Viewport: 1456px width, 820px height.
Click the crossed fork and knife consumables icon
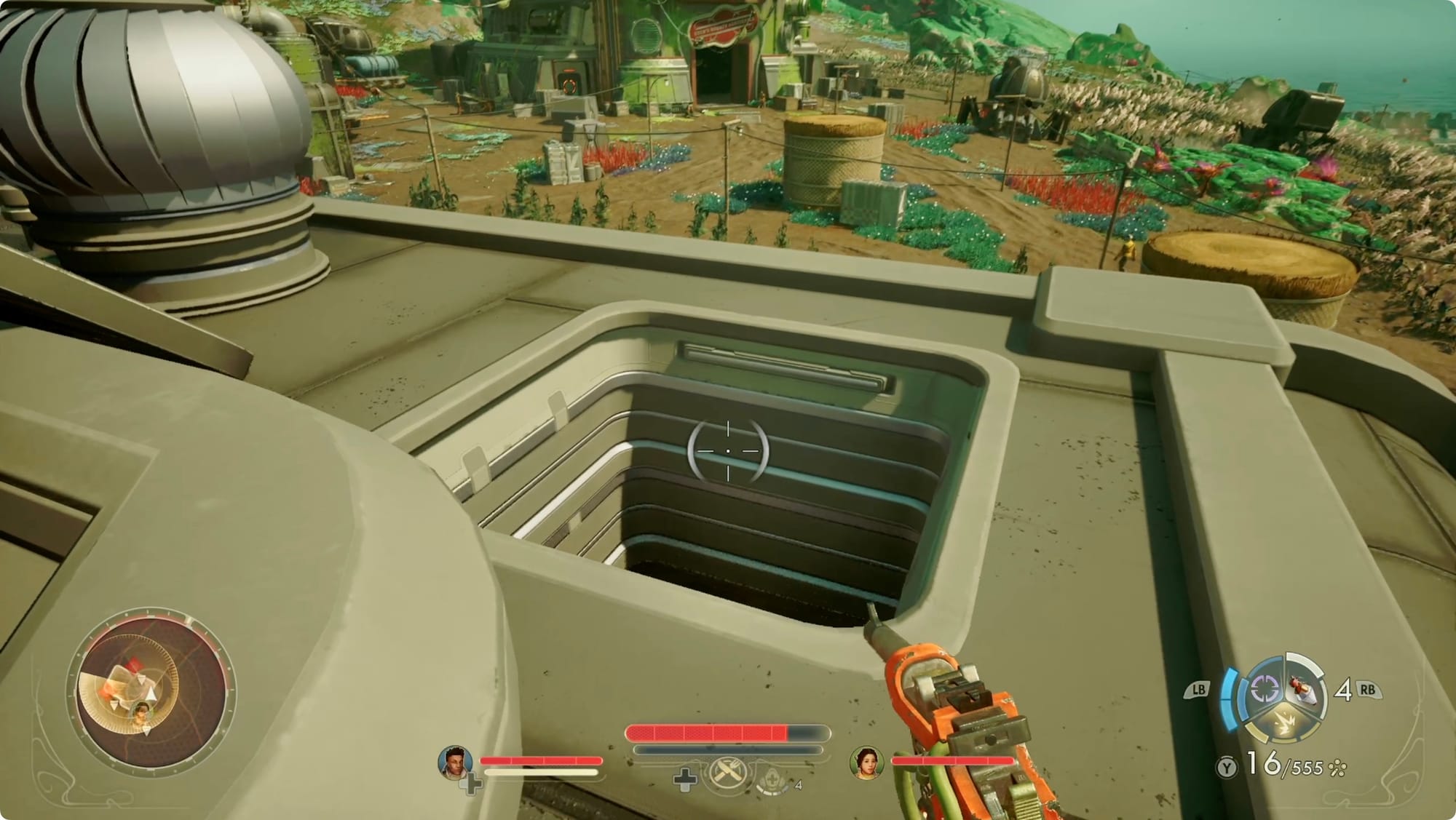point(727,772)
